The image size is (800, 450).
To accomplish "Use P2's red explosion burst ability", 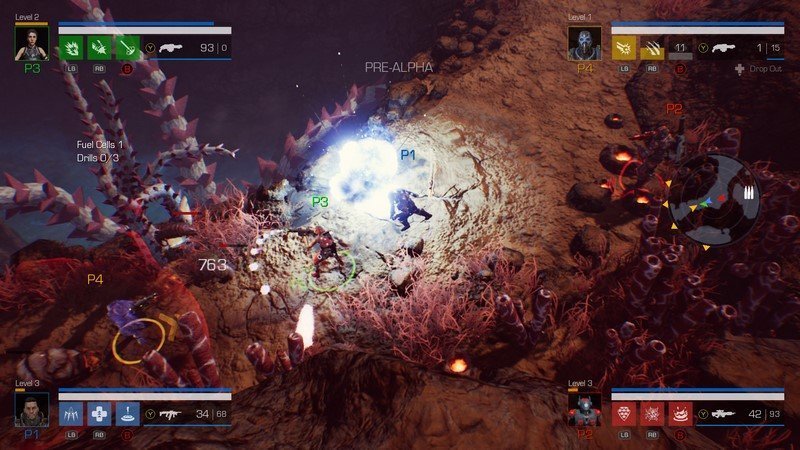I will tap(652, 414).
